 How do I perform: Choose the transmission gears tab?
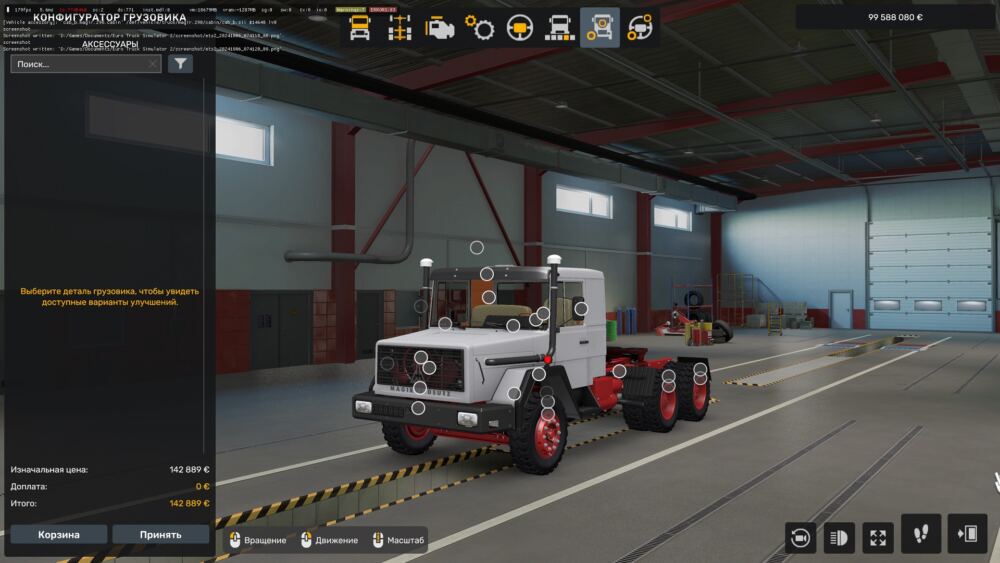click(x=481, y=28)
